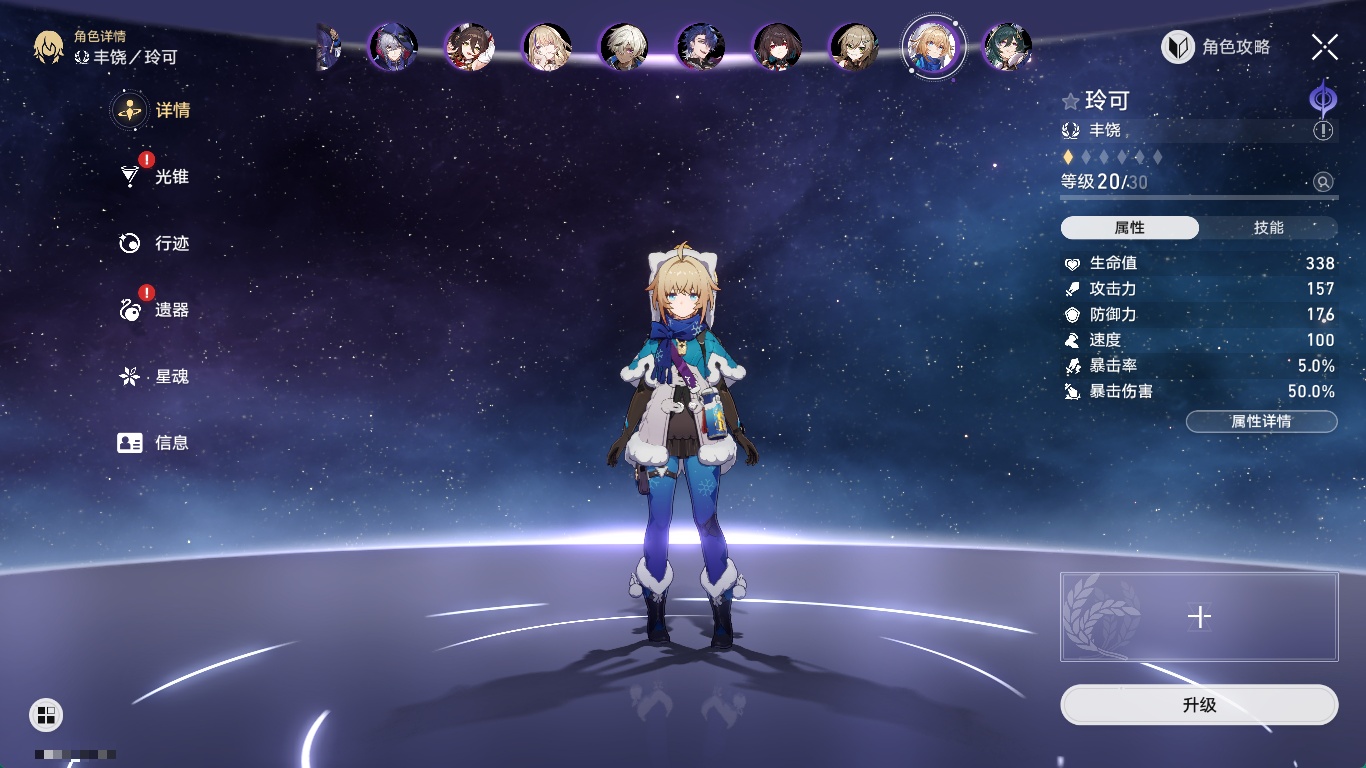Image resolution: width=1366 pixels, height=768 pixels.
Task: Show path info via exclamation icon
Action: click(1323, 130)
